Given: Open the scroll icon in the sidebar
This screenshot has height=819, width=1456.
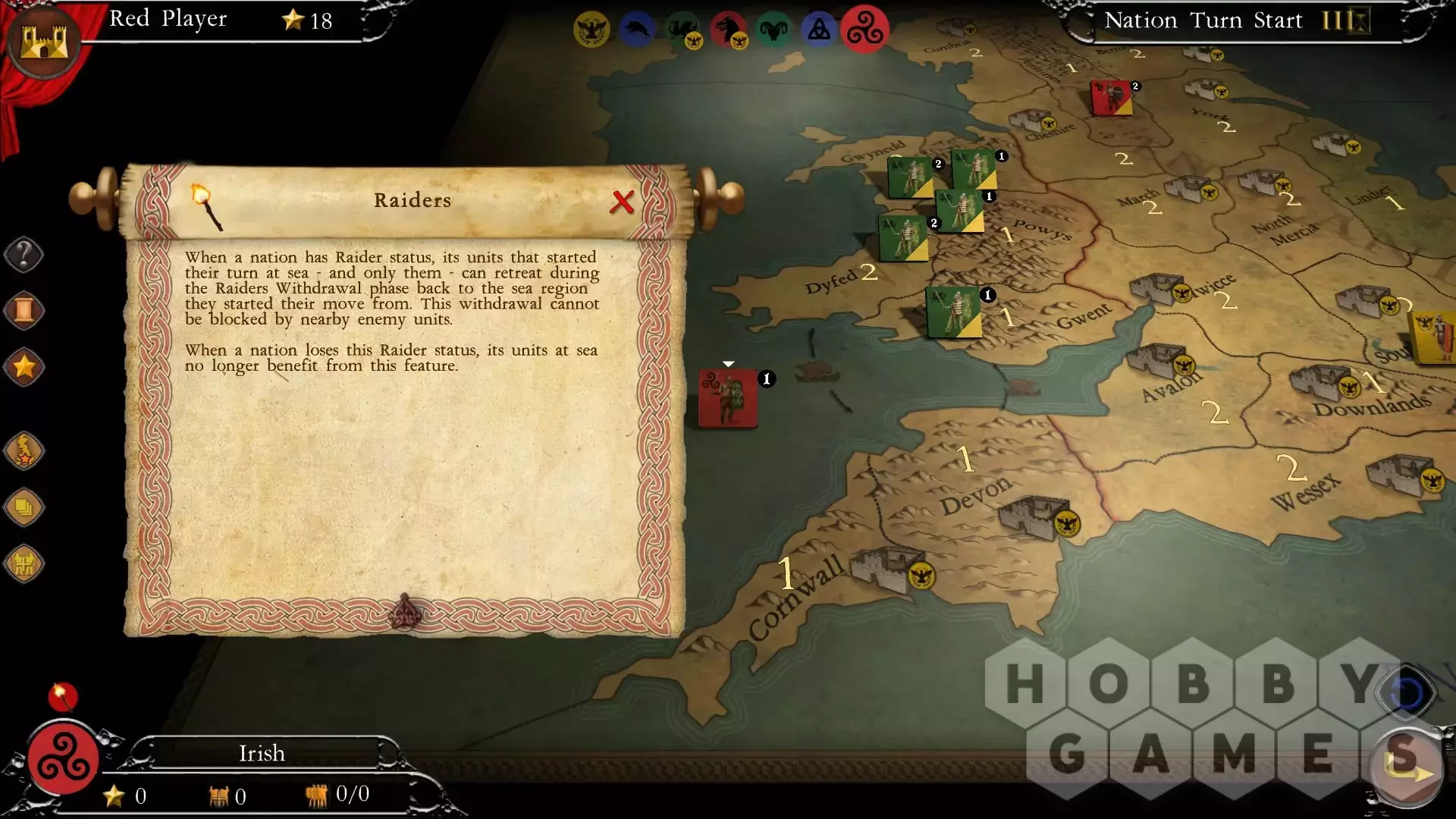Looking at the screenshot, I should pos(24,311).
